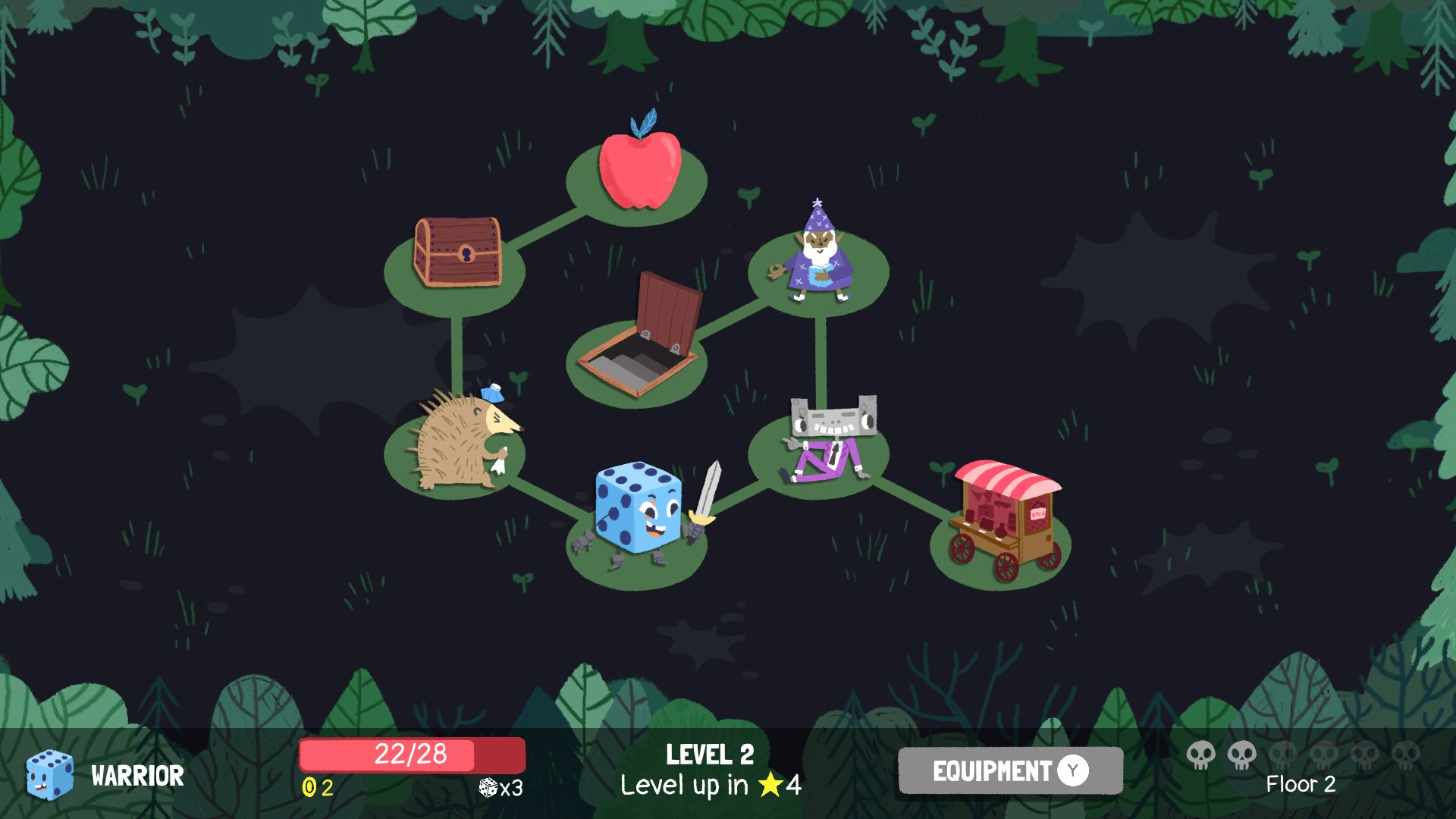Viewport: 1456px width, 819px height.
Task: Click the 22/28 health bar
Action: 412,755
